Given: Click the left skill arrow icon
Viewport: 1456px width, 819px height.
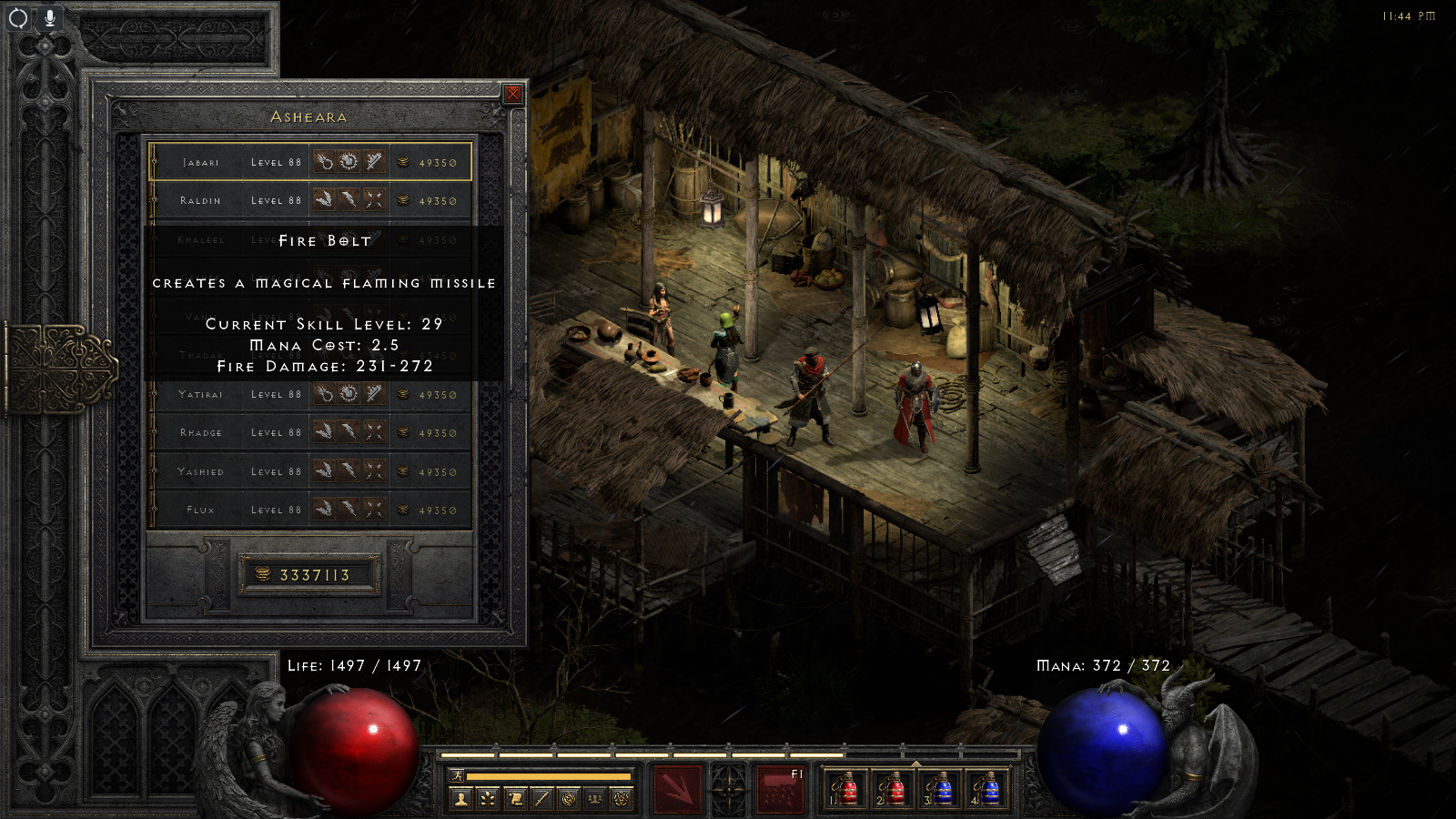Looking at the screenshot, I should 676,788.
